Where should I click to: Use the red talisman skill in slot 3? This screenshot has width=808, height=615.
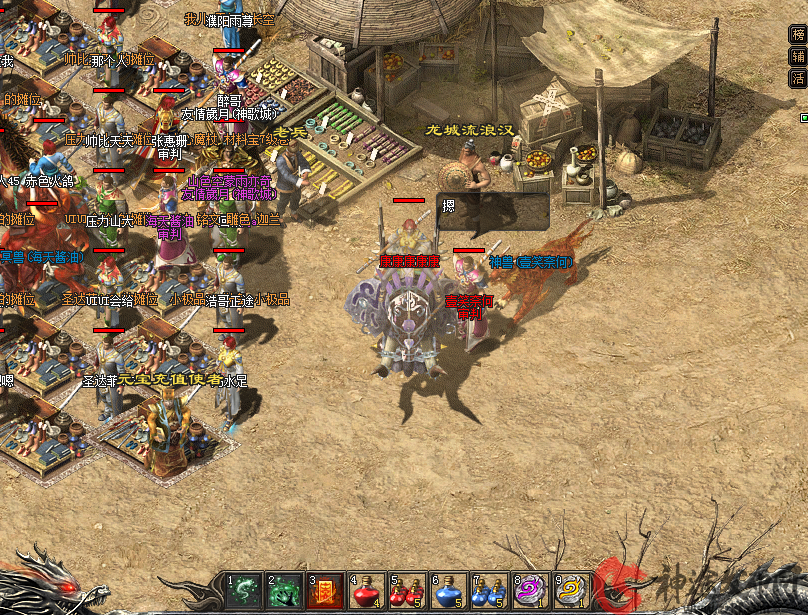click(326, 590)
